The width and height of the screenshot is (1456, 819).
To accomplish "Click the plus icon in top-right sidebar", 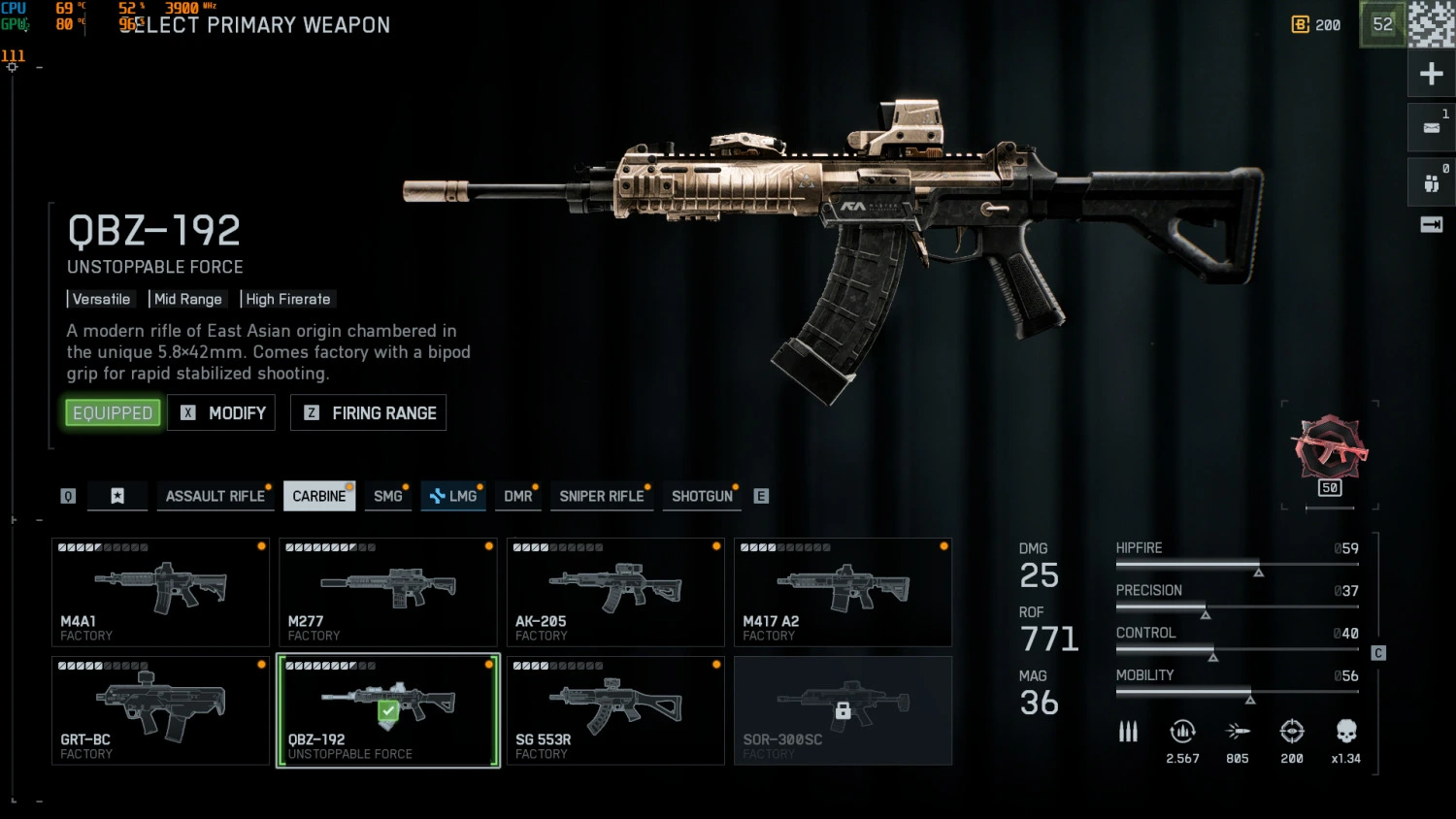I will 1431,74.
